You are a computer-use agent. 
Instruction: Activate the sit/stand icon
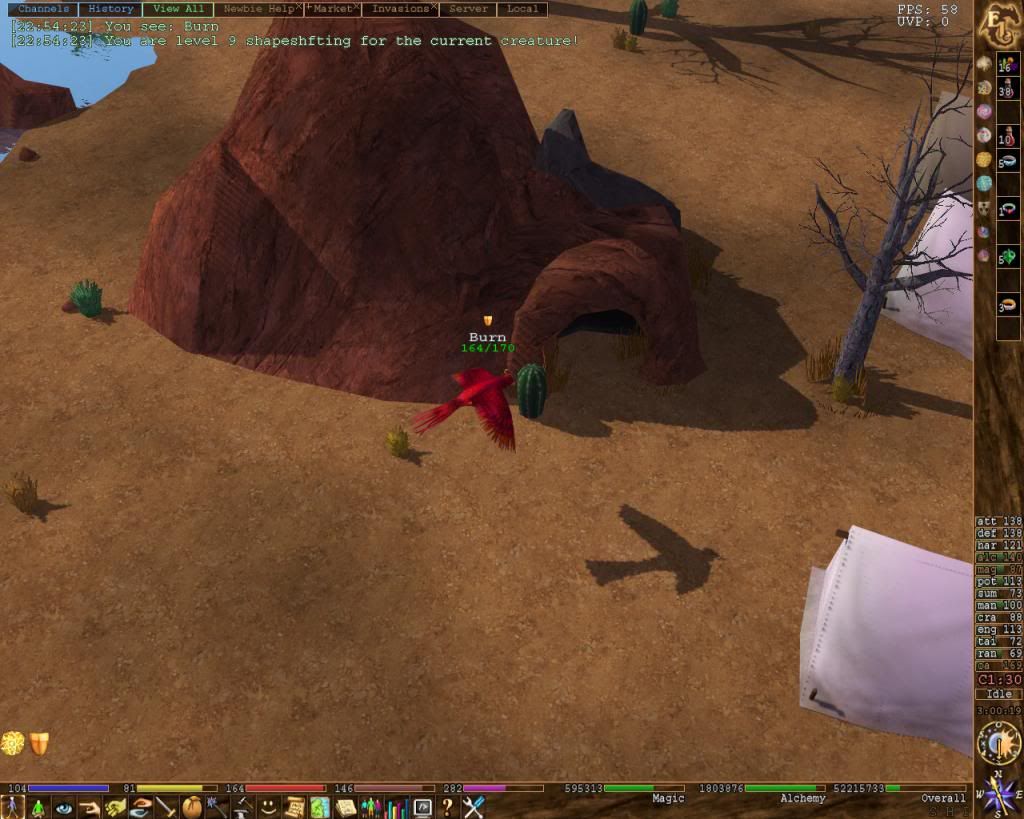click(38, 807)
